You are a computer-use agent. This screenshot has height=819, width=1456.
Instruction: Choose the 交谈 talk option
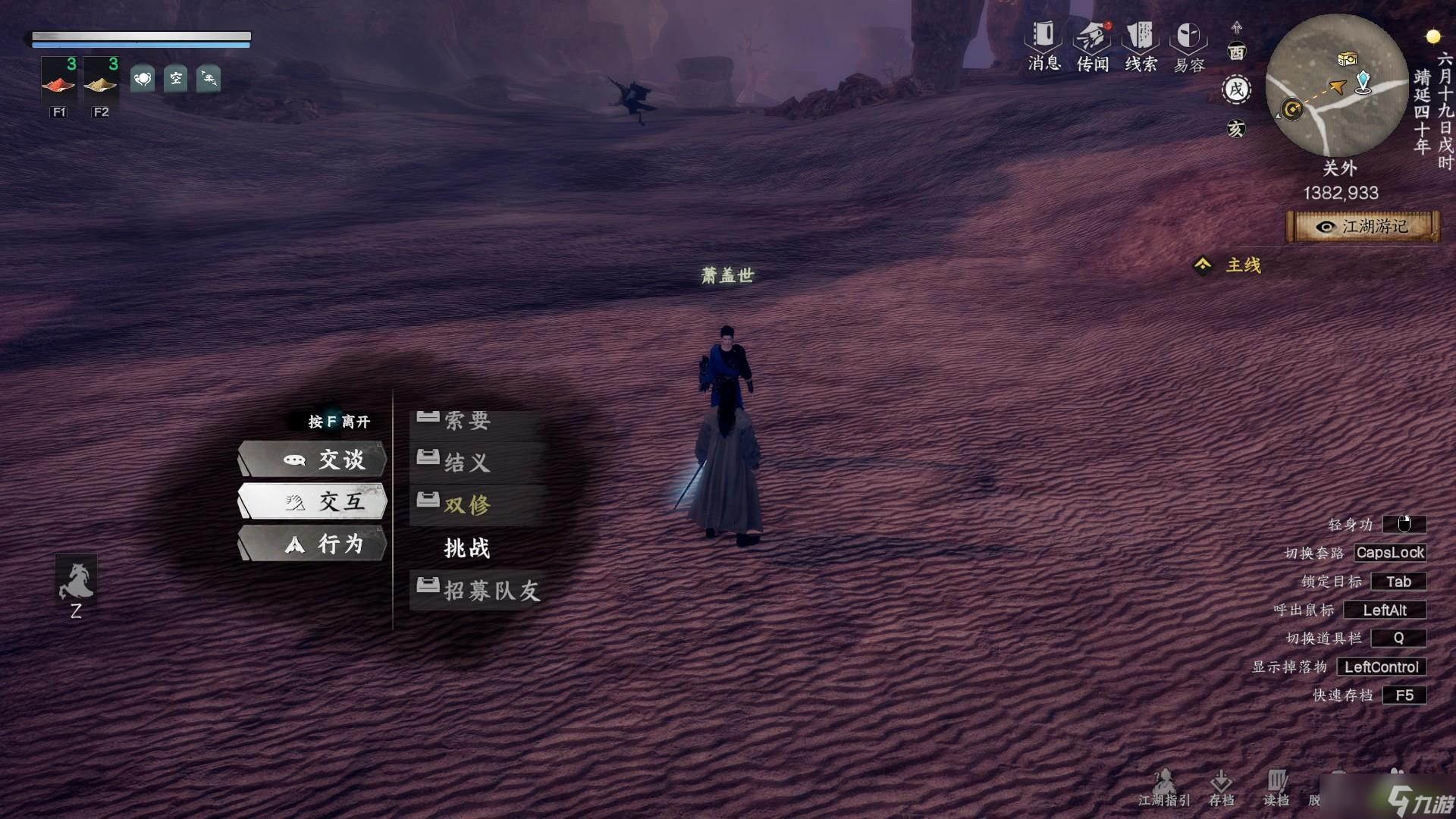(x=313, y=460)
